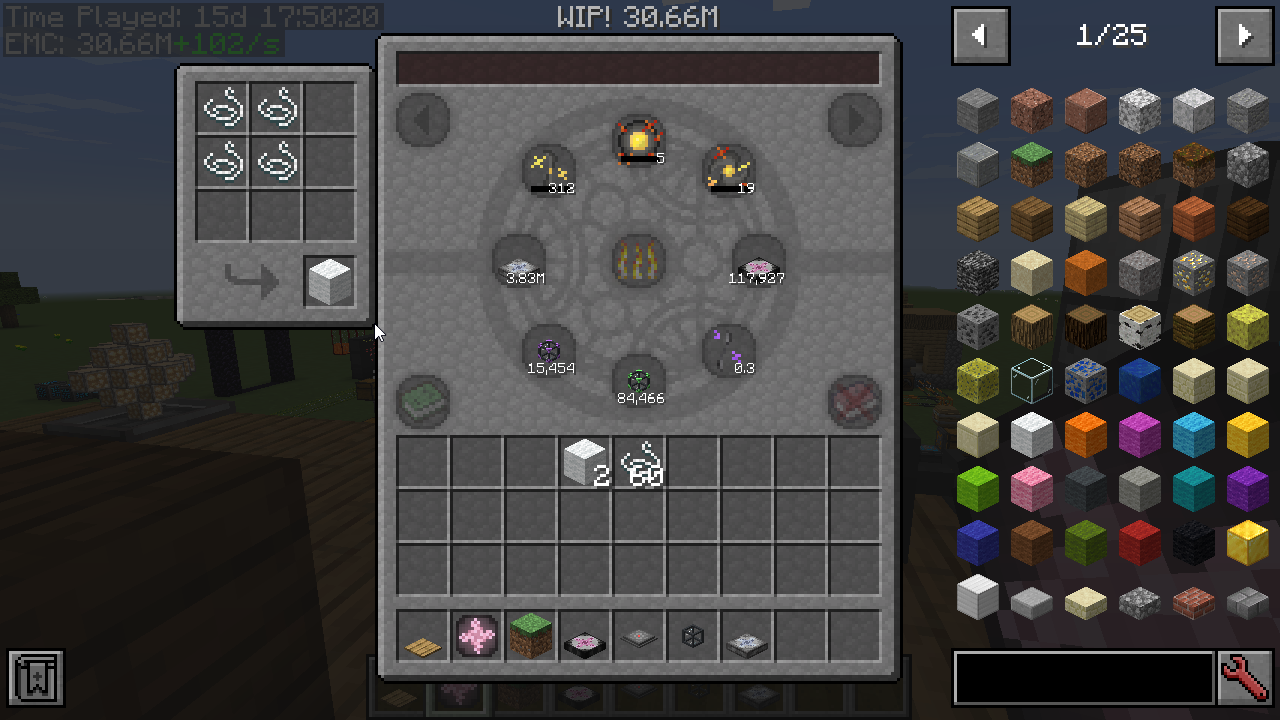
Task: Open item list settings with the red wrench
Action: point(1245,678)
